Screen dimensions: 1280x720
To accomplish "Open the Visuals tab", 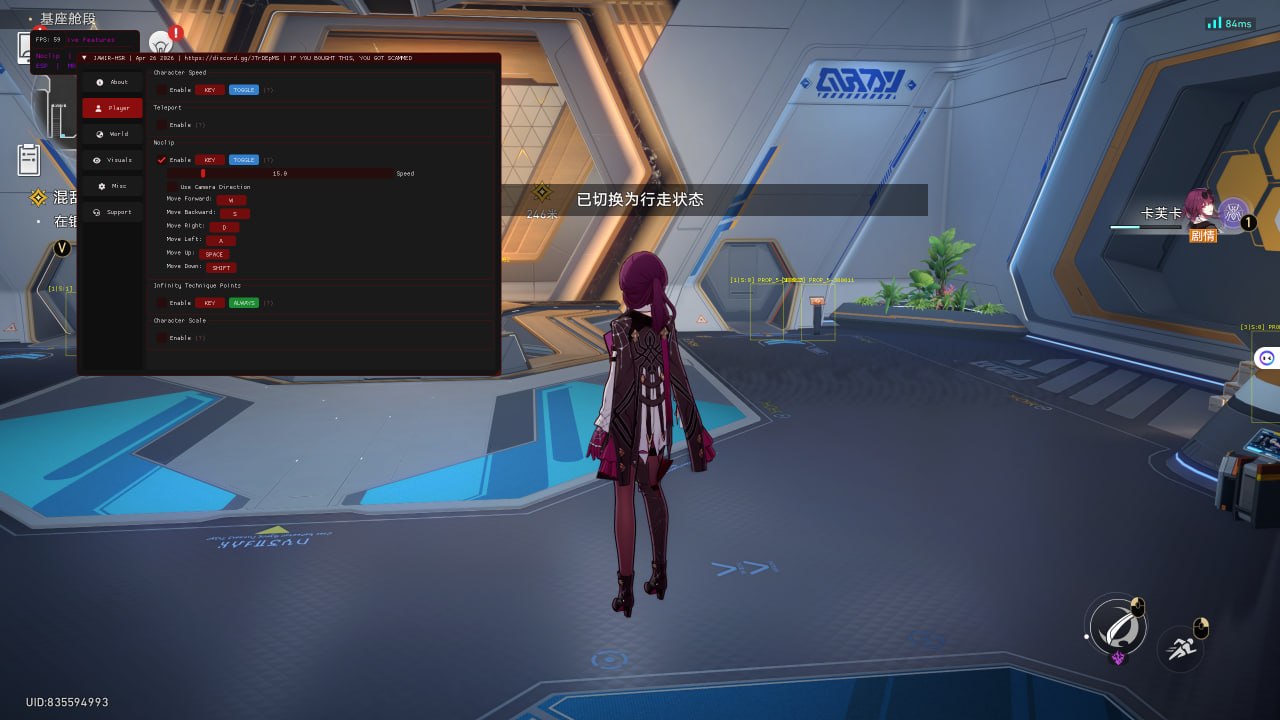I will click(112, 160).
